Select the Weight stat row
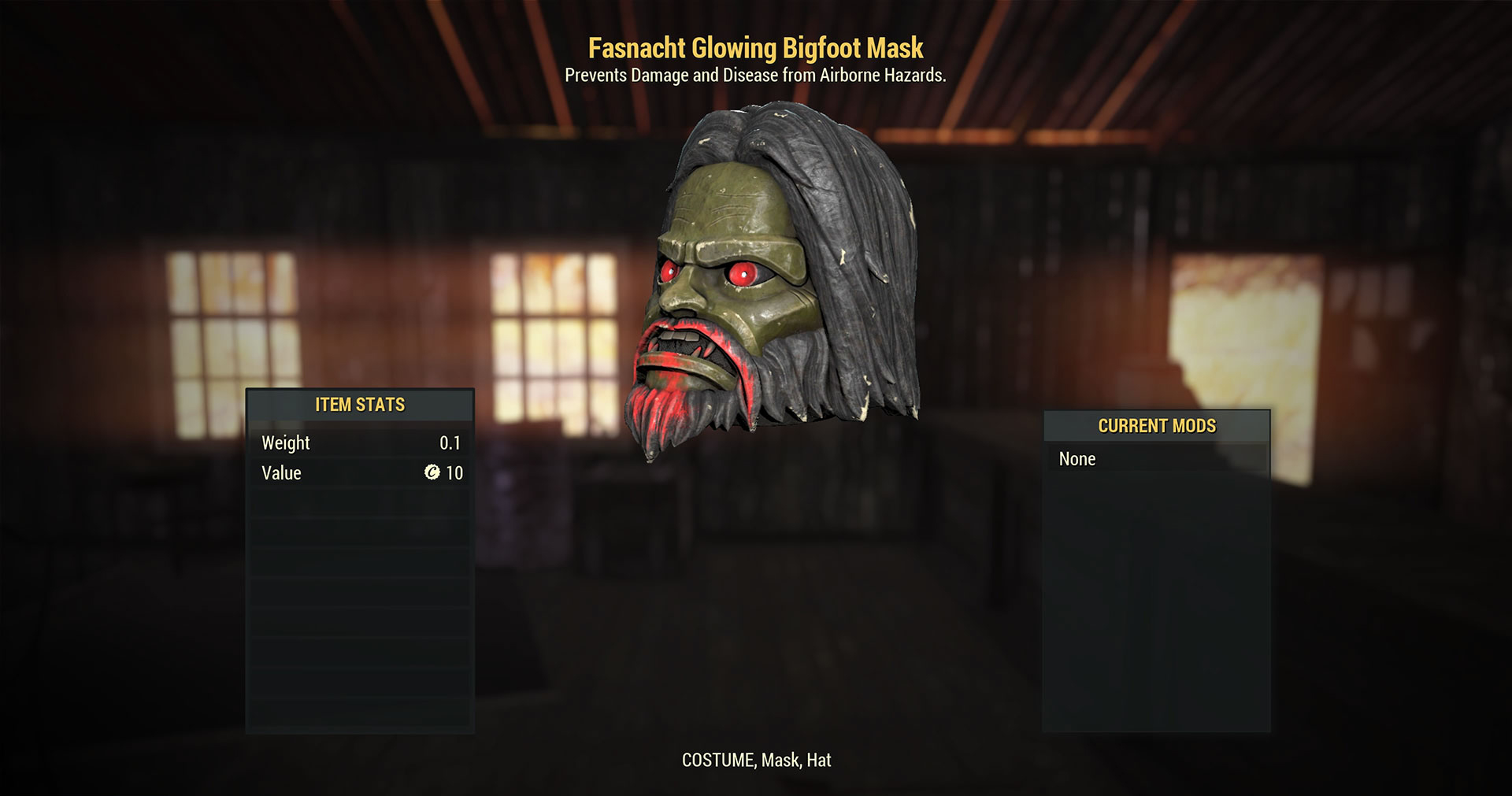The height and width of the screenshot is (796, 1512). pyautogui.click(x=360, y=442)
